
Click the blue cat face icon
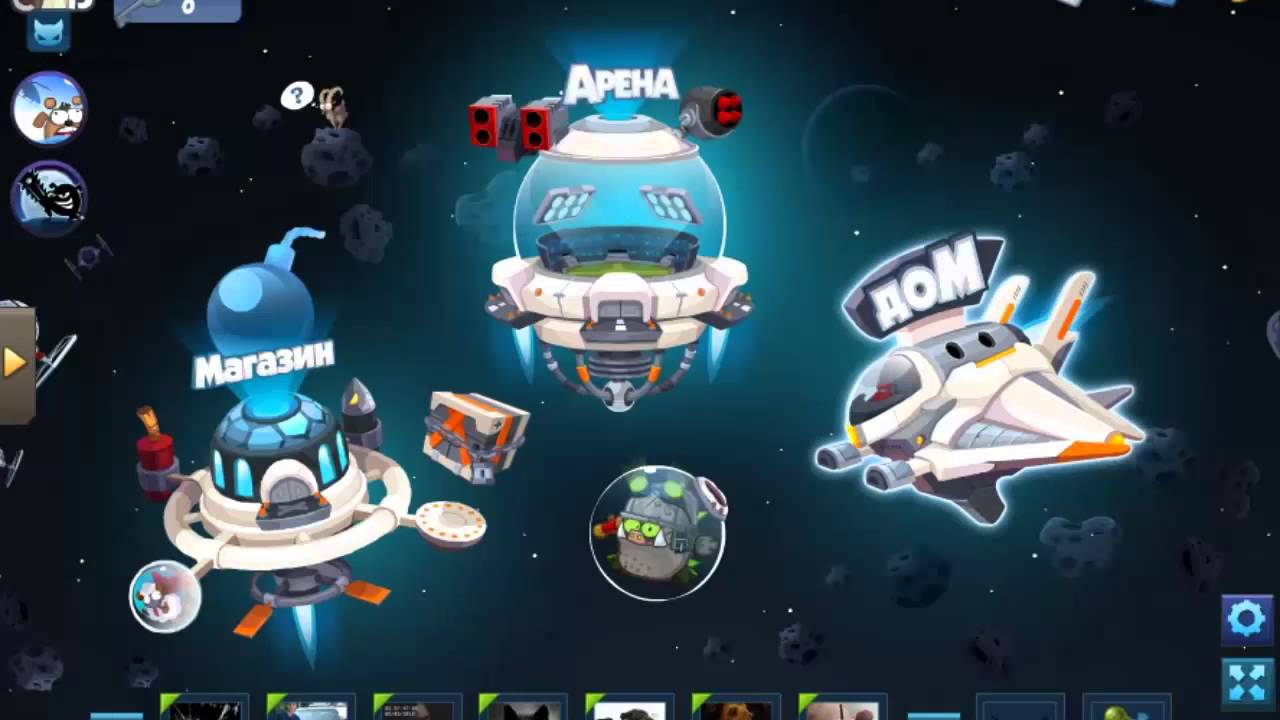tap(48, 34)
